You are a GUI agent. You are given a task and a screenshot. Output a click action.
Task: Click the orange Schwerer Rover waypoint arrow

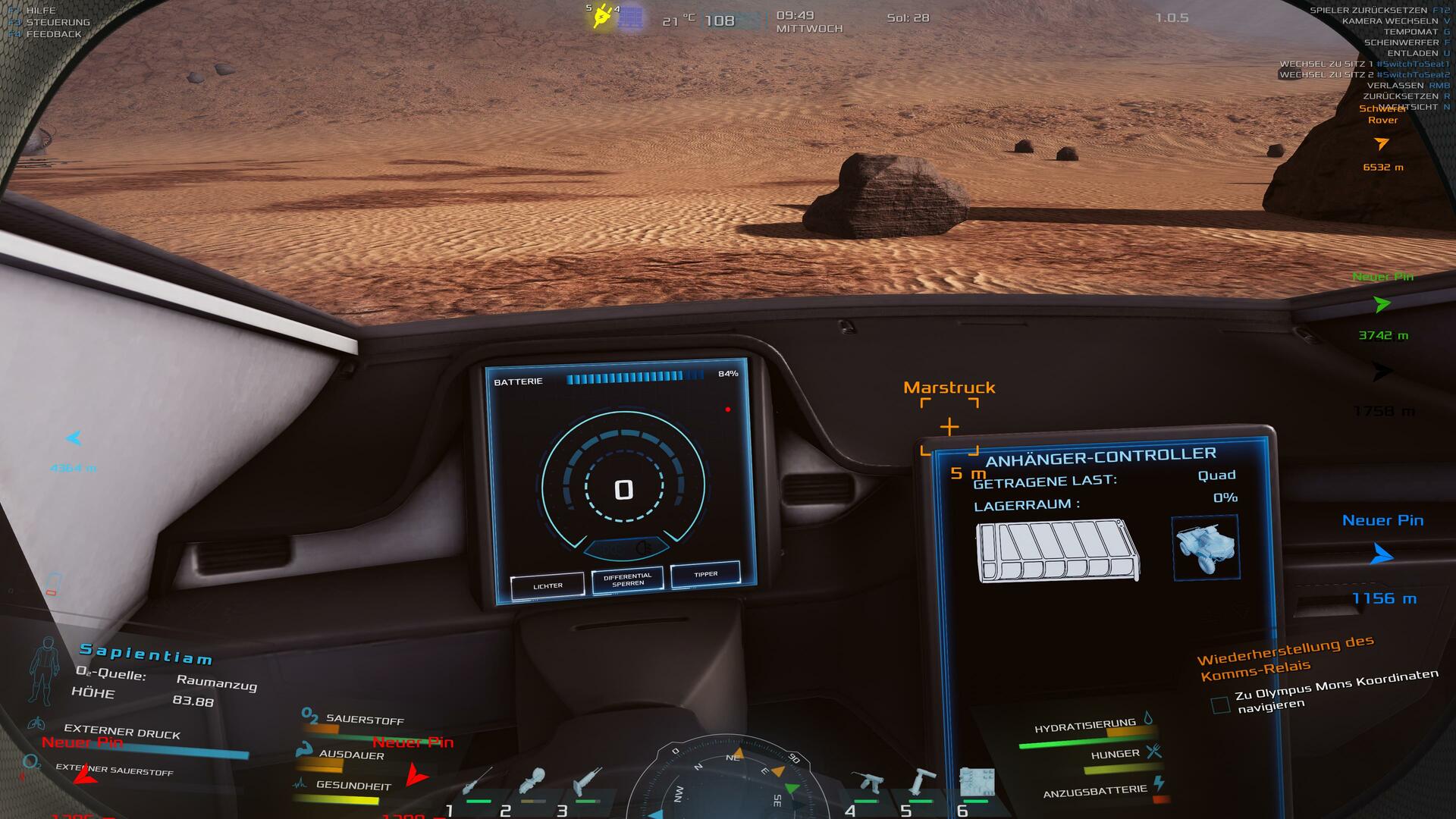point(1382,143)
